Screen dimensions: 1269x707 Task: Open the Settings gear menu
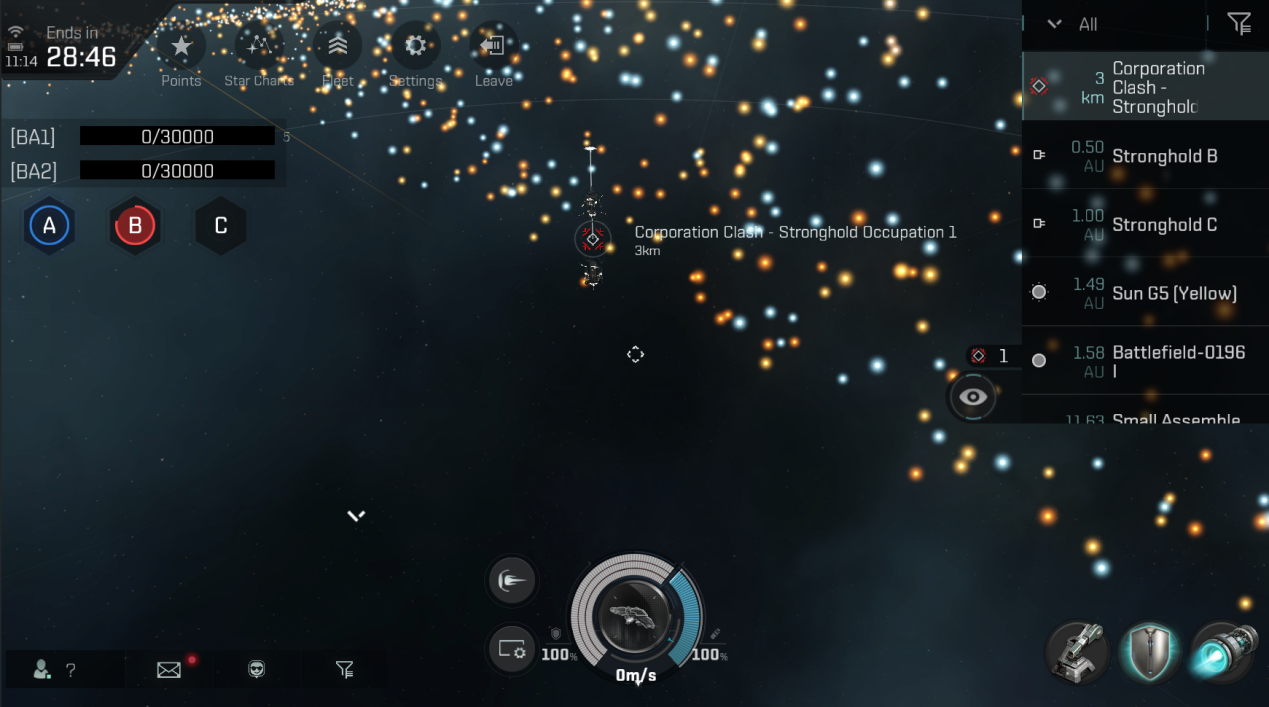tap(415, 47)
